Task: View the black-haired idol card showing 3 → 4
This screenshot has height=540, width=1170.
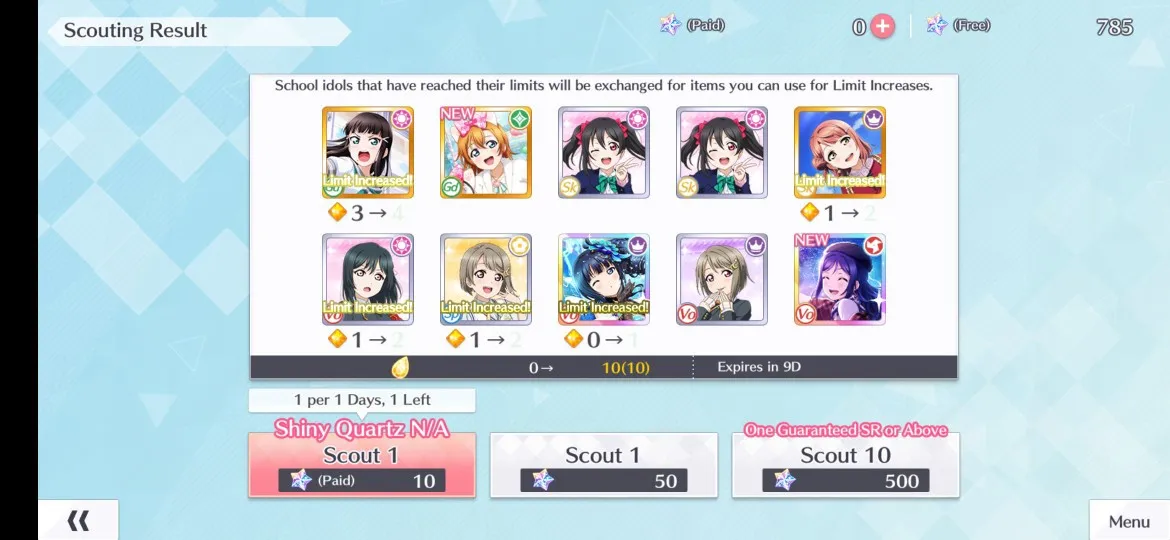Action: point(368,152)
